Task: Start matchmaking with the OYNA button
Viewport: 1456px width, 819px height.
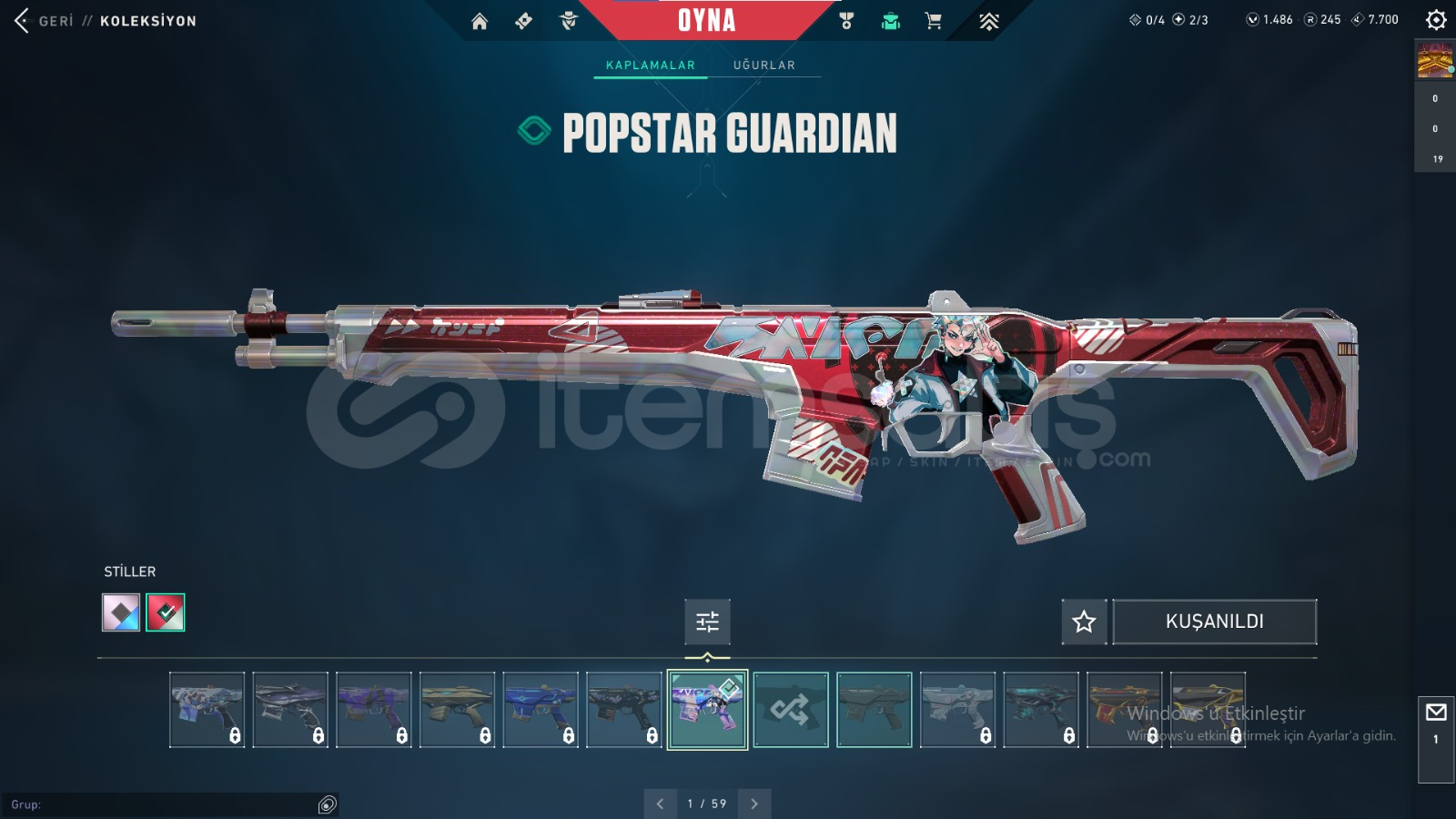Action: [x=706, y=20]
